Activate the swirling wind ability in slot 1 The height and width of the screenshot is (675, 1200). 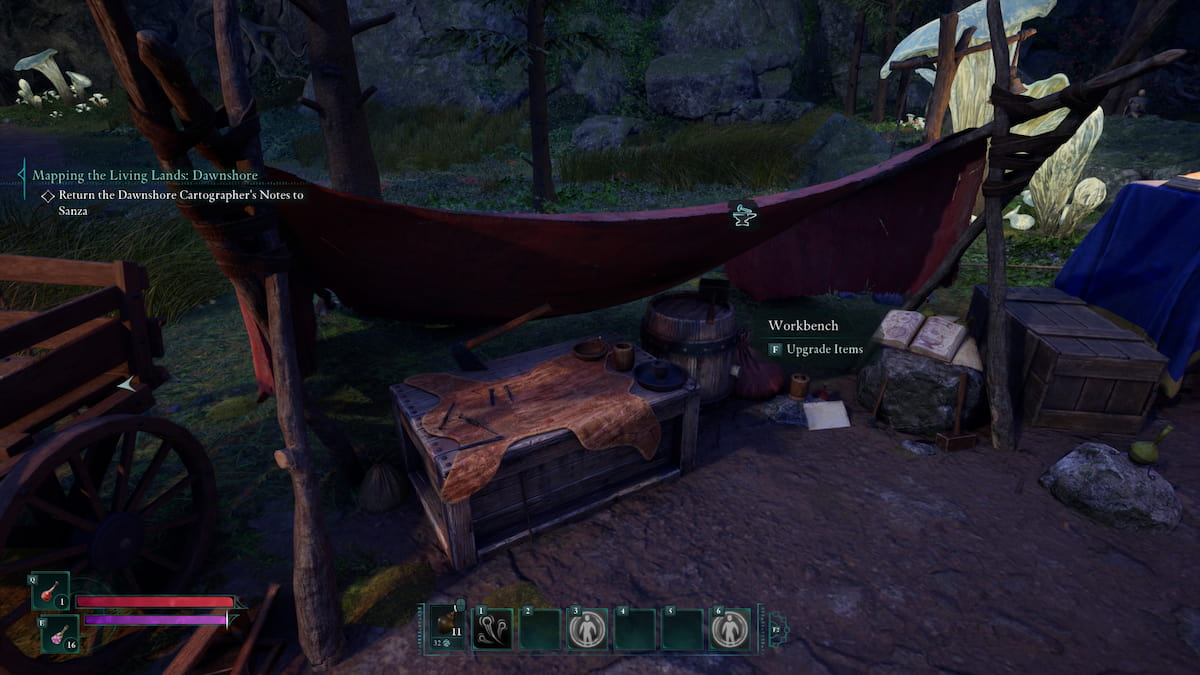pos(492,629)
